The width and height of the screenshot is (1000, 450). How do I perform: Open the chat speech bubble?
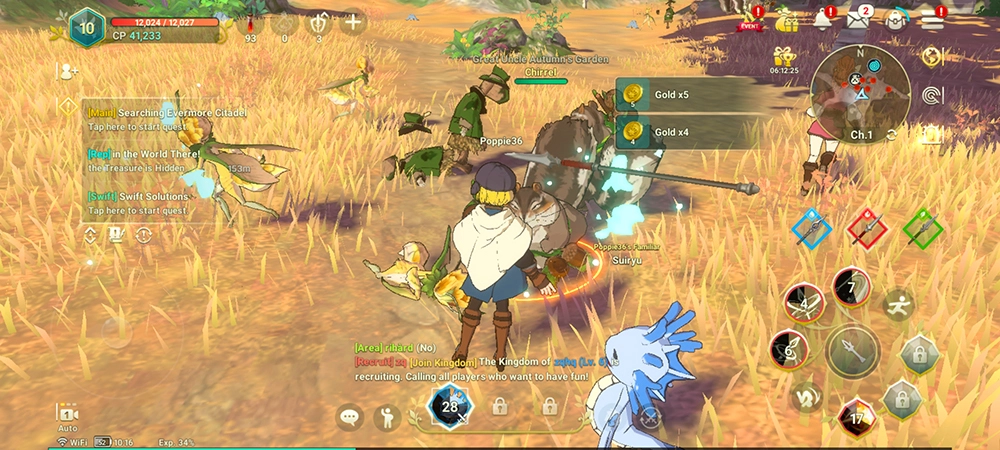tap(349, 417)
